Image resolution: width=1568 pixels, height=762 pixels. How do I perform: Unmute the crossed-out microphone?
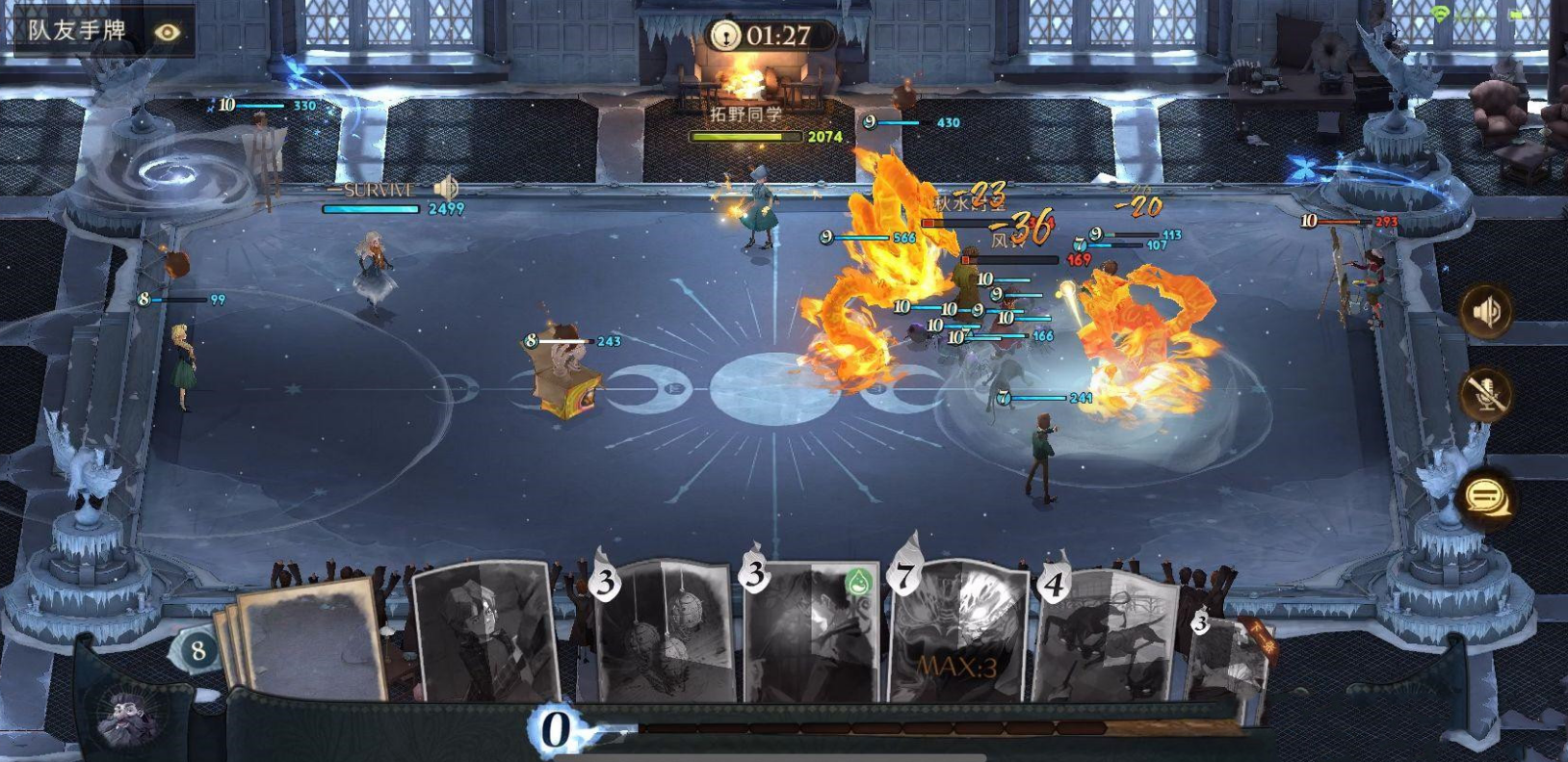click(x=1486, y=394)
